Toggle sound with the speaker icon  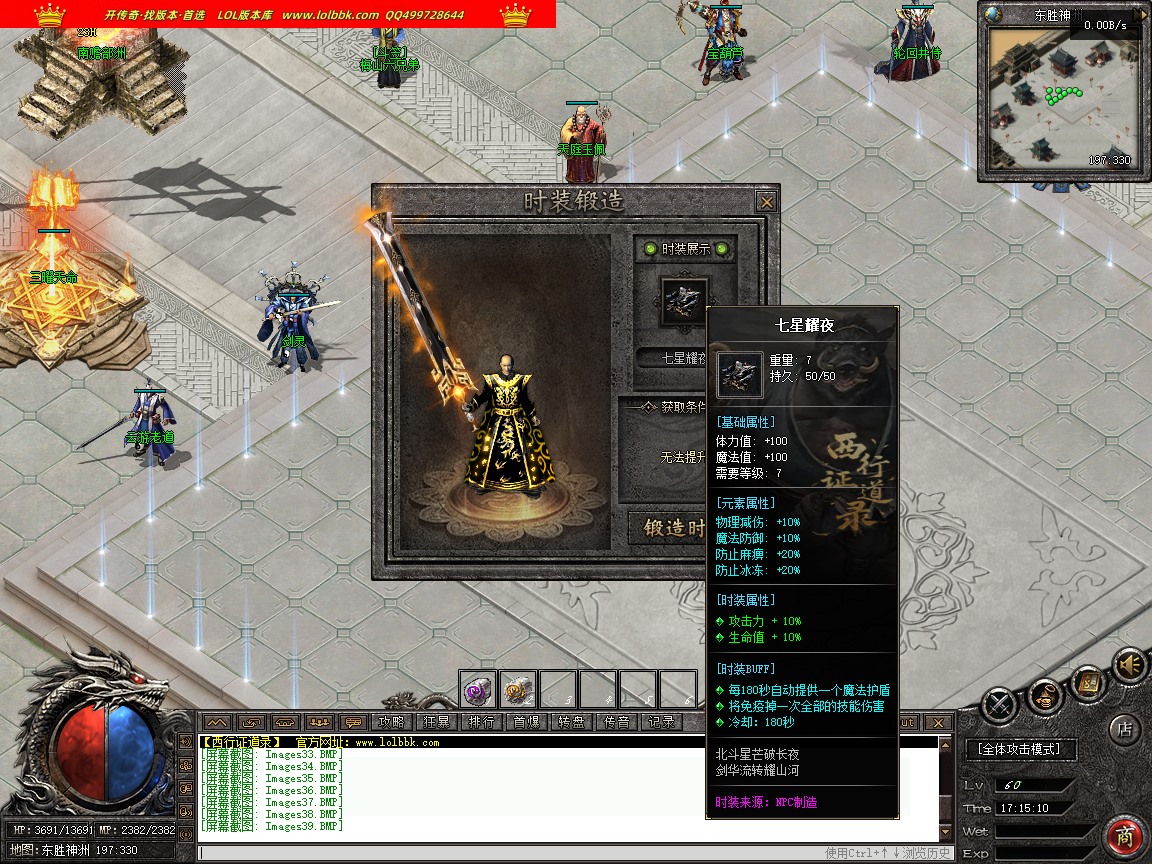pos(1130,664)
